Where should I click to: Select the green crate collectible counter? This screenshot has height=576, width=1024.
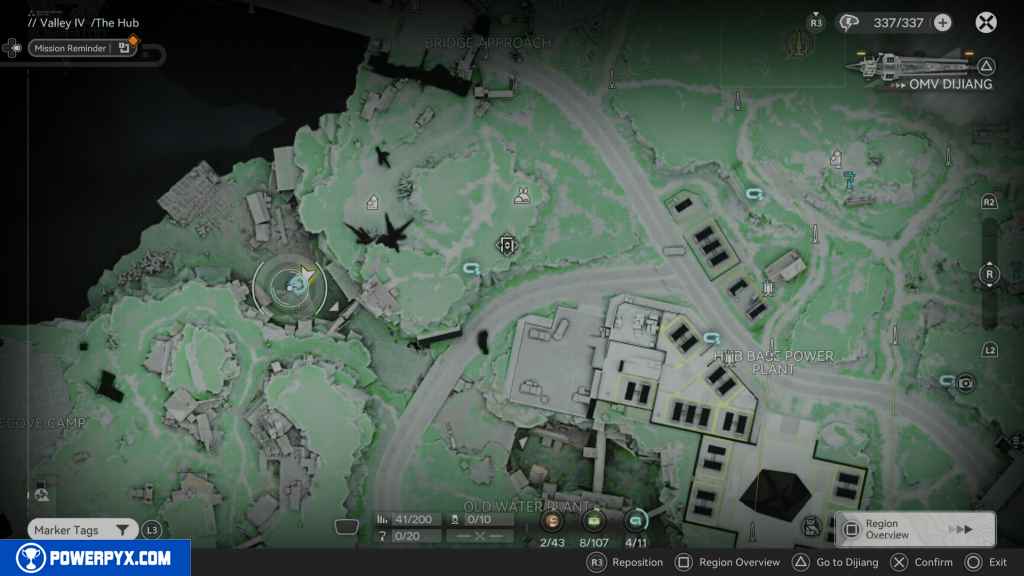point(593,520)
